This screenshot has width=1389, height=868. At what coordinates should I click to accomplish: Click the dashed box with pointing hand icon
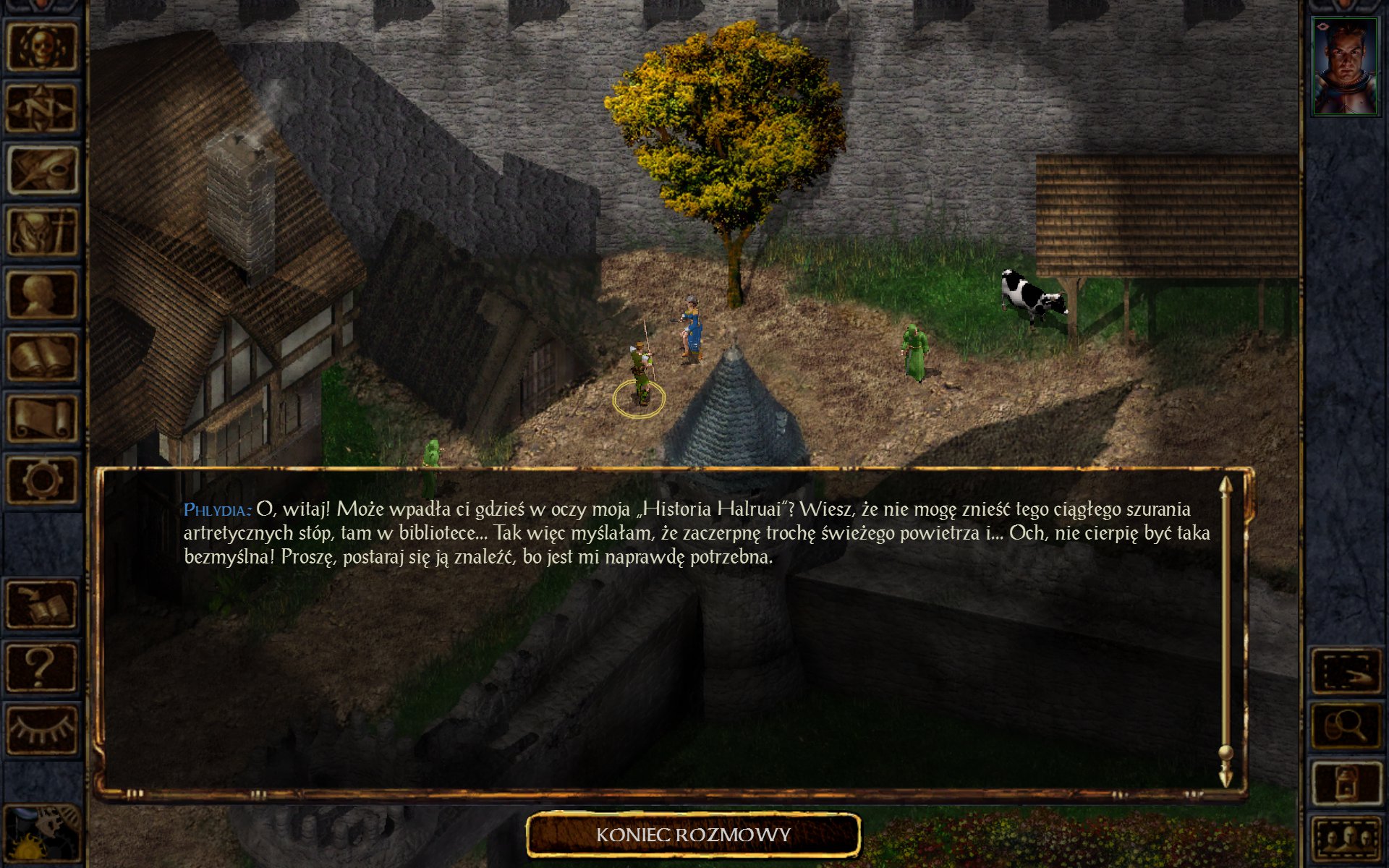click(1346, 672)
